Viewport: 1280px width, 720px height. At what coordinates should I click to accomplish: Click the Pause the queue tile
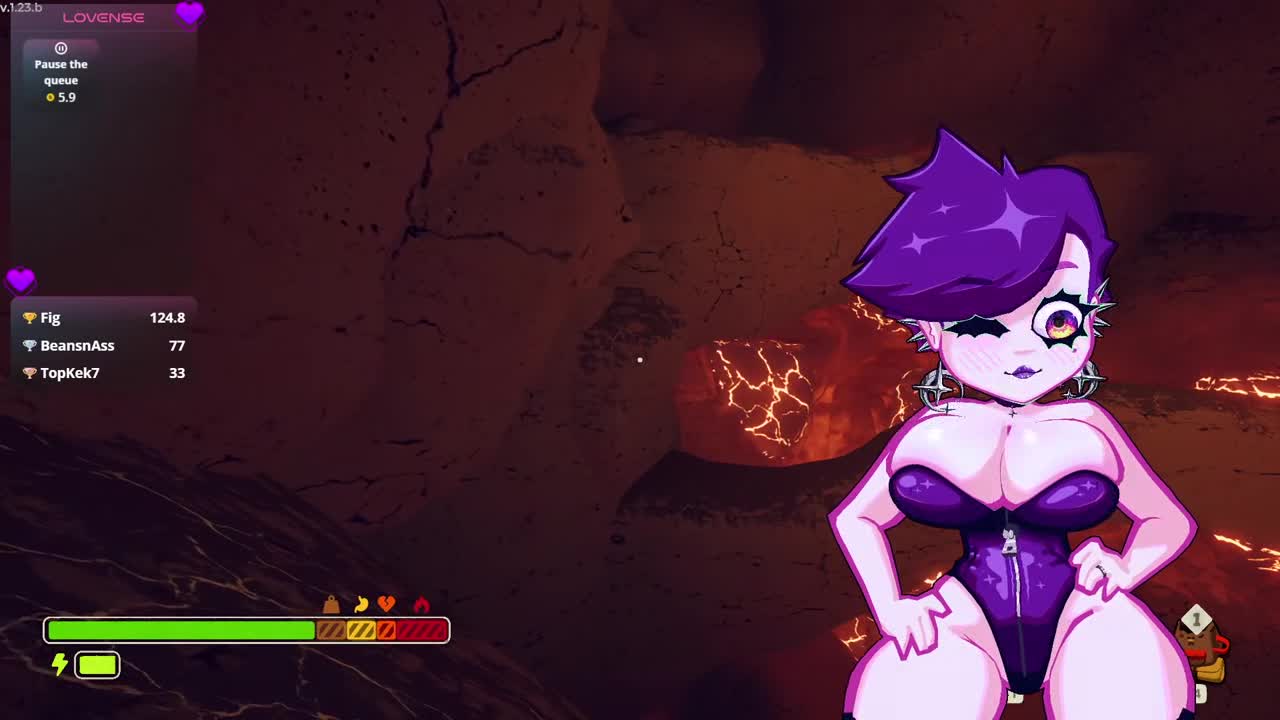coord(61,72)
